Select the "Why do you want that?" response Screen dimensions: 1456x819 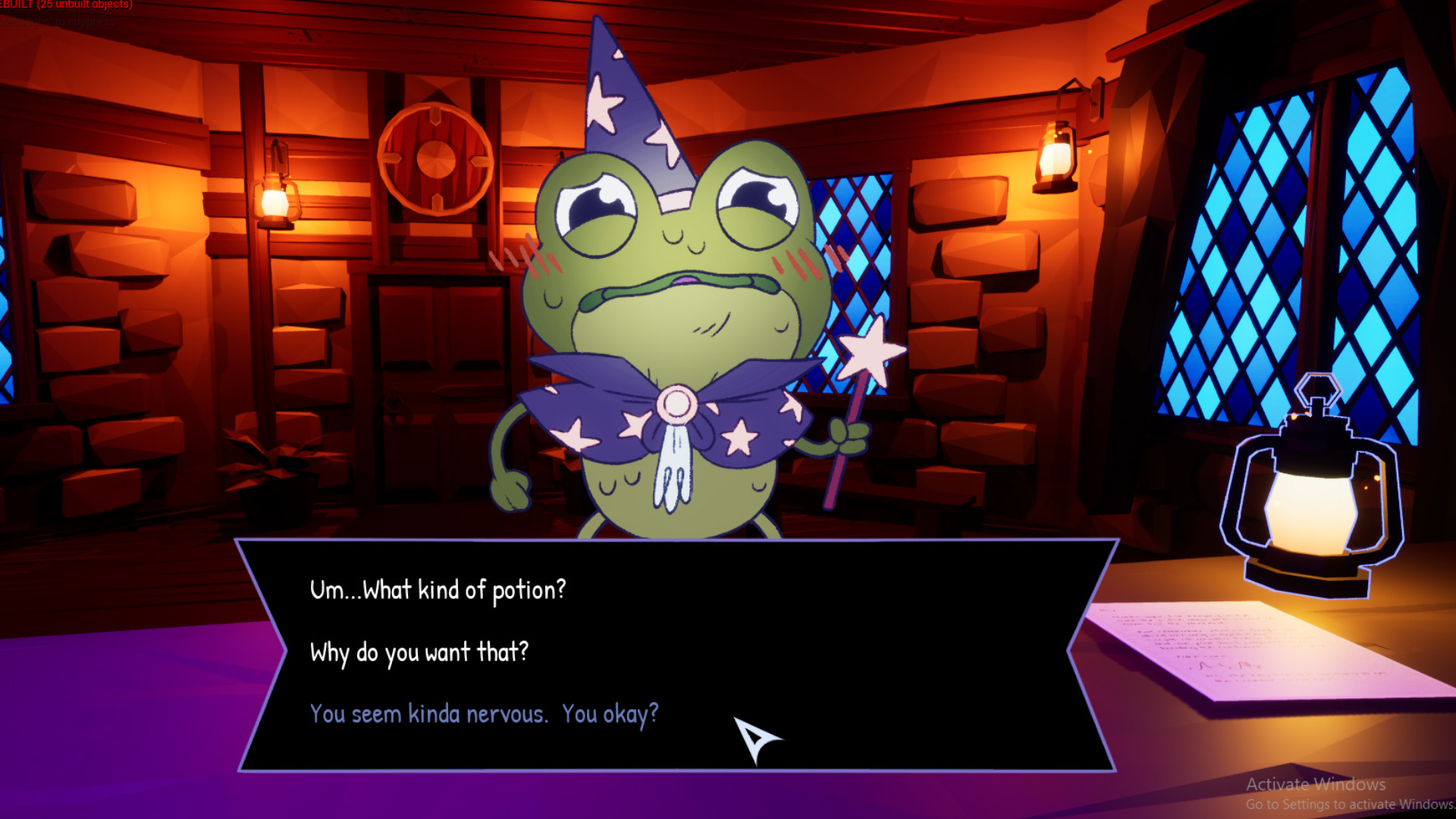(419, 652)
